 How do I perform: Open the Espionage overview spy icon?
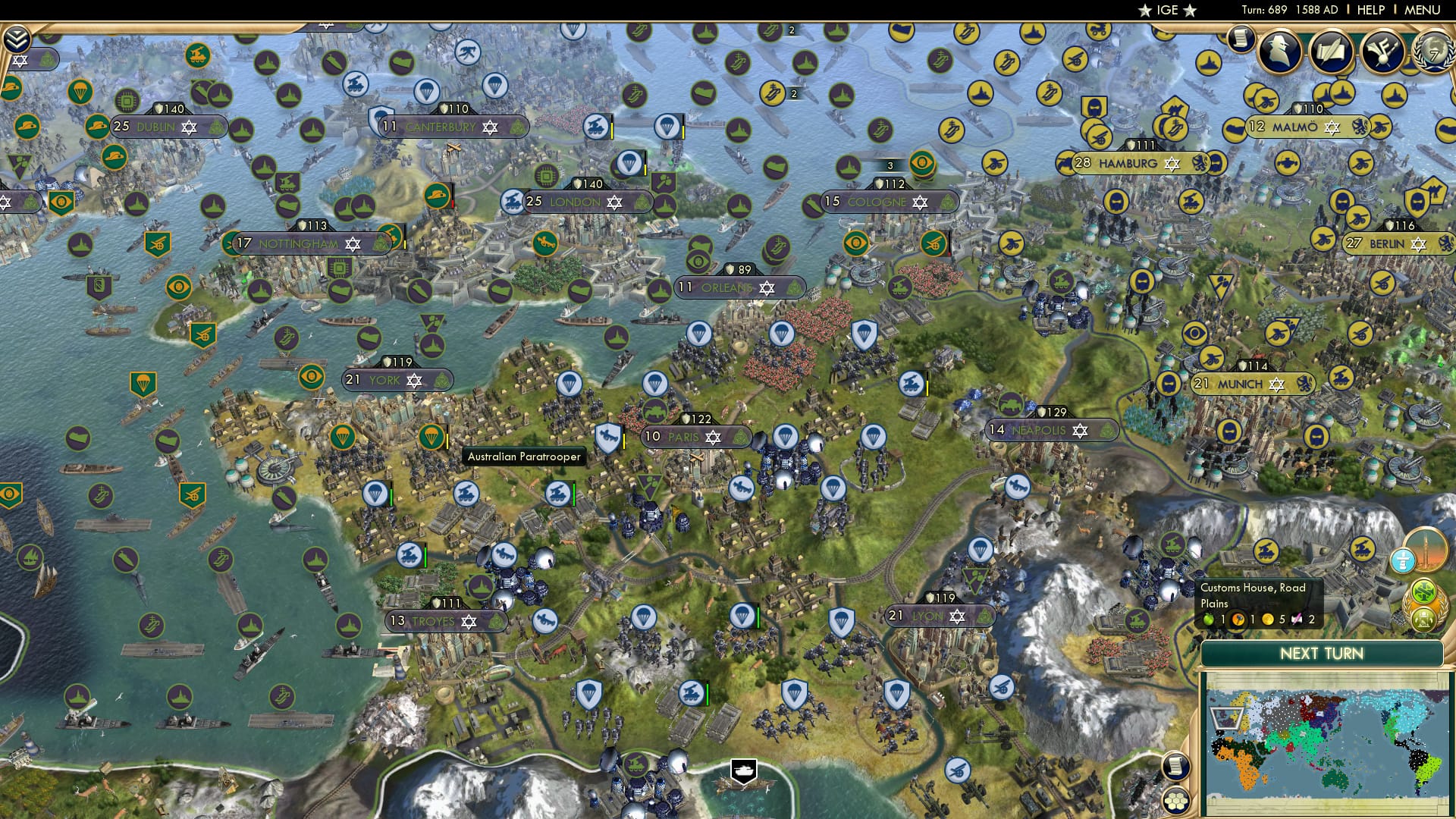click(1280, 51)
